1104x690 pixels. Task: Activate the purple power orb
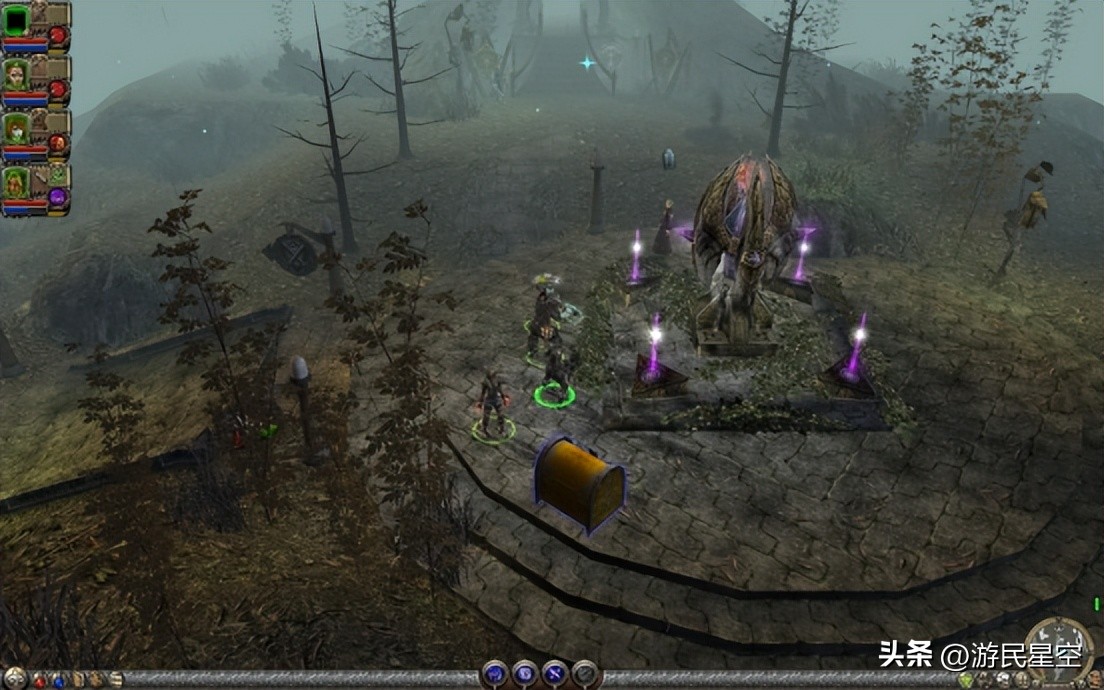(58, 198)
